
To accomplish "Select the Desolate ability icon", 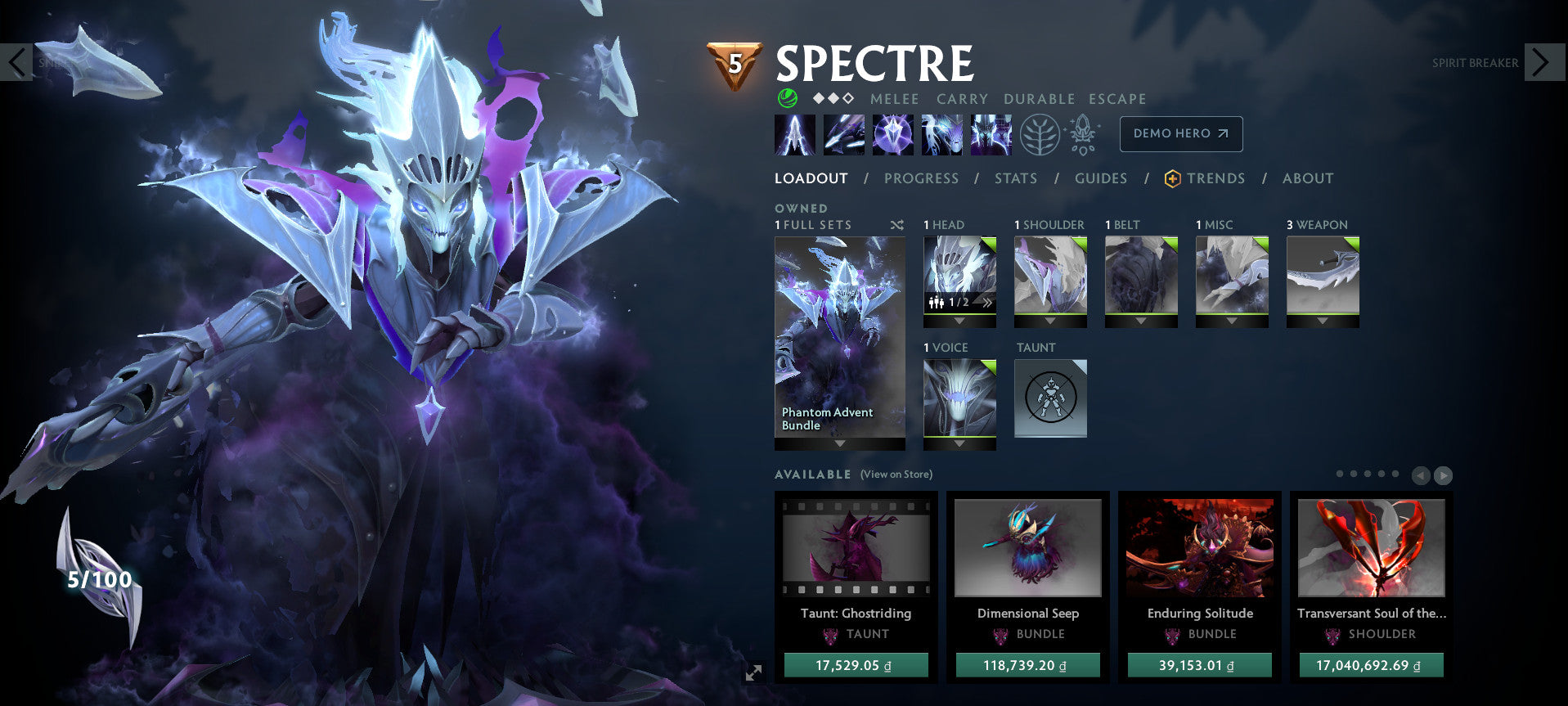I will pos(843,133).
